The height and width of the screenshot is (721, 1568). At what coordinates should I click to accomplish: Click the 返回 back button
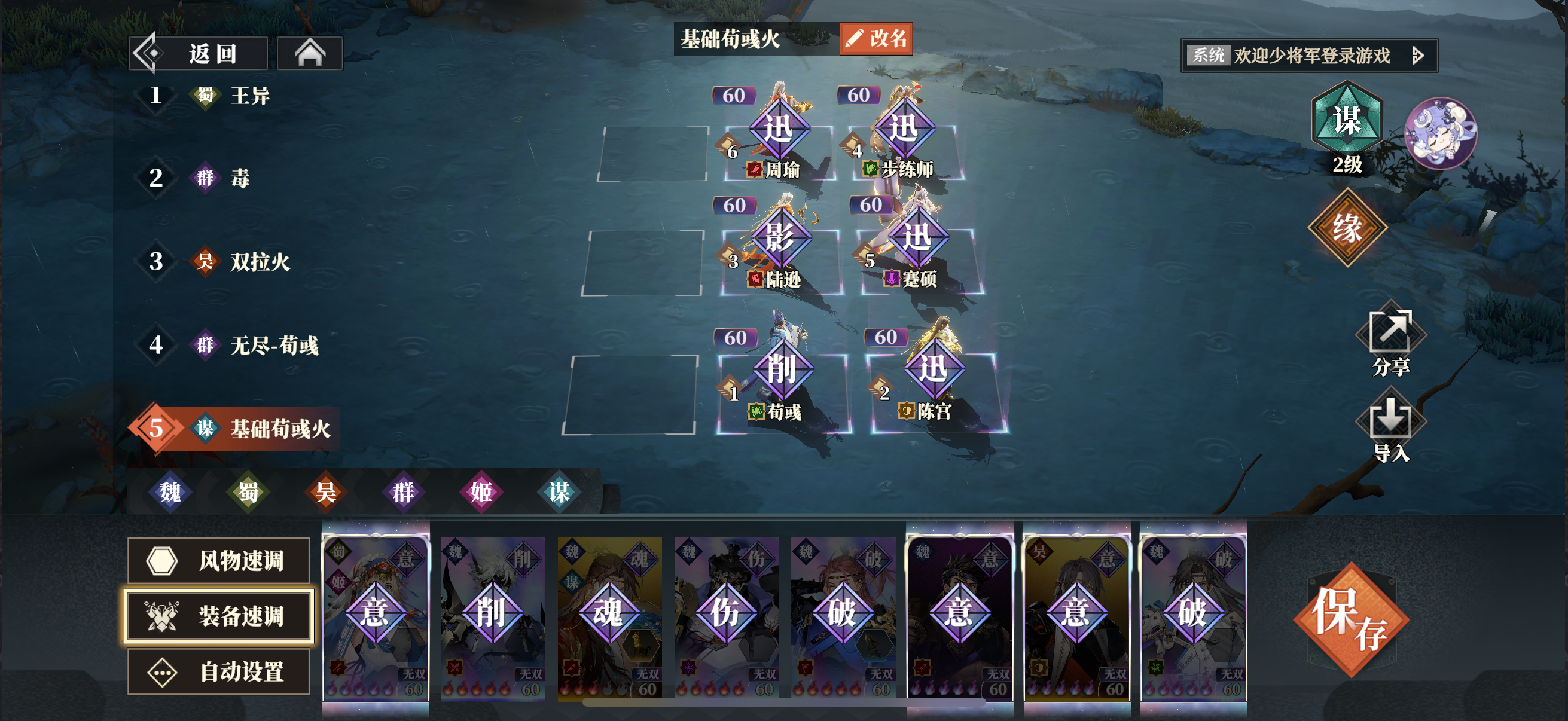pyautogui.click(x=198, y=54)
